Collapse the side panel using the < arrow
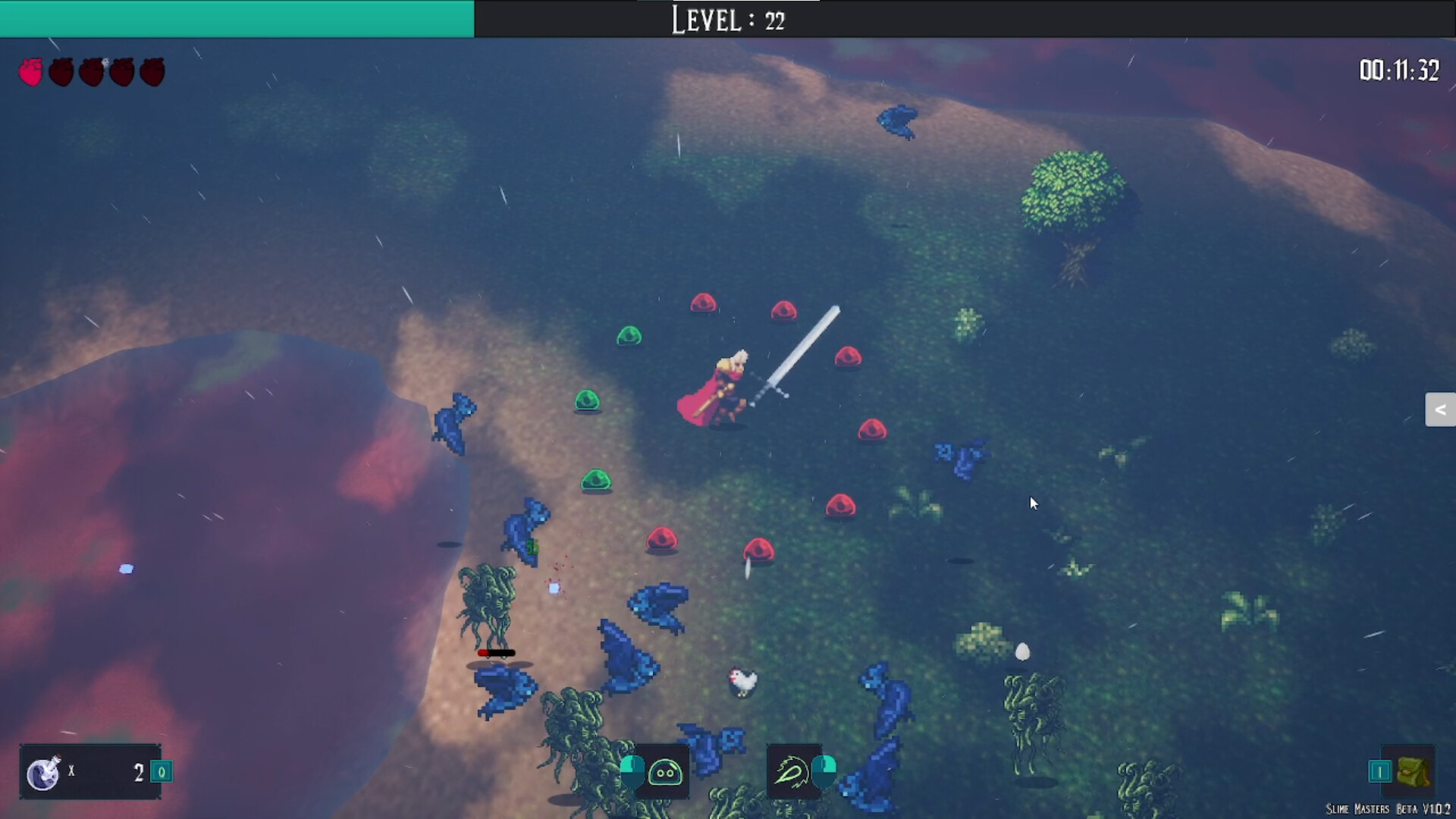Image resolution: width=1456 pixels, height=819 pixels. point(1440,409)
